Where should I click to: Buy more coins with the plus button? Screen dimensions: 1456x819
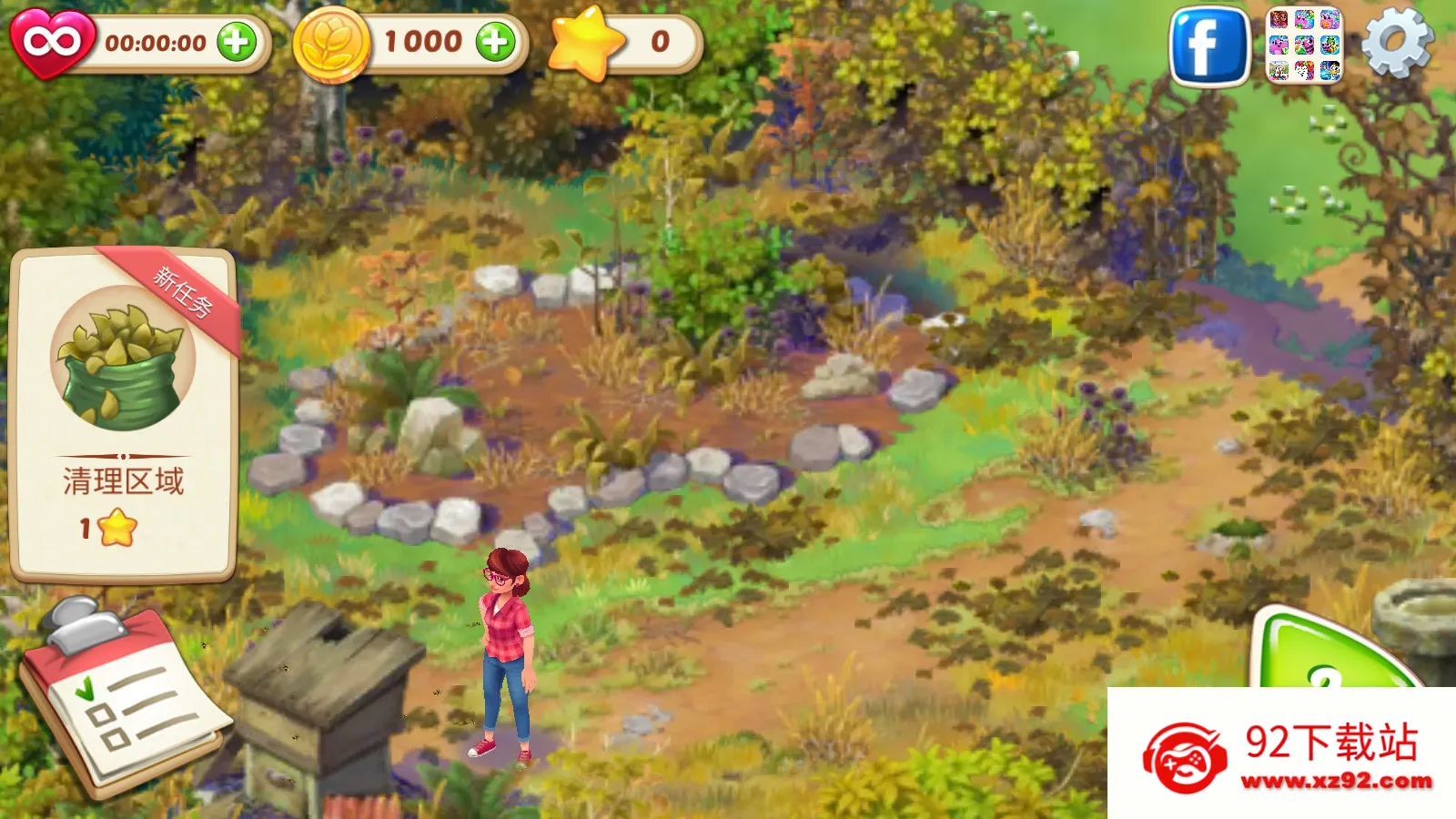(x=496, y=42)
